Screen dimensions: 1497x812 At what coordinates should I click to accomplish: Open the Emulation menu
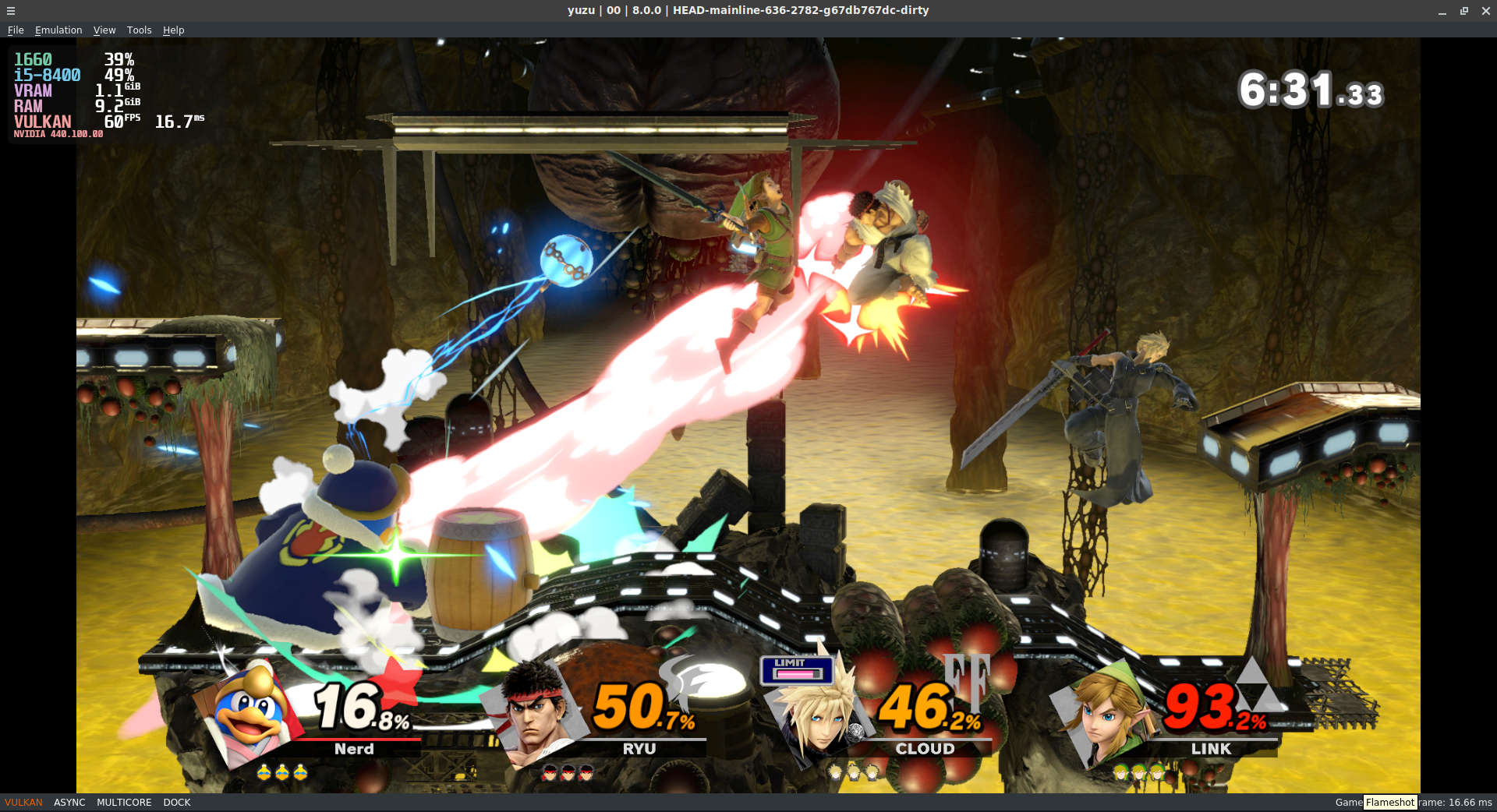tap(58, 30)
